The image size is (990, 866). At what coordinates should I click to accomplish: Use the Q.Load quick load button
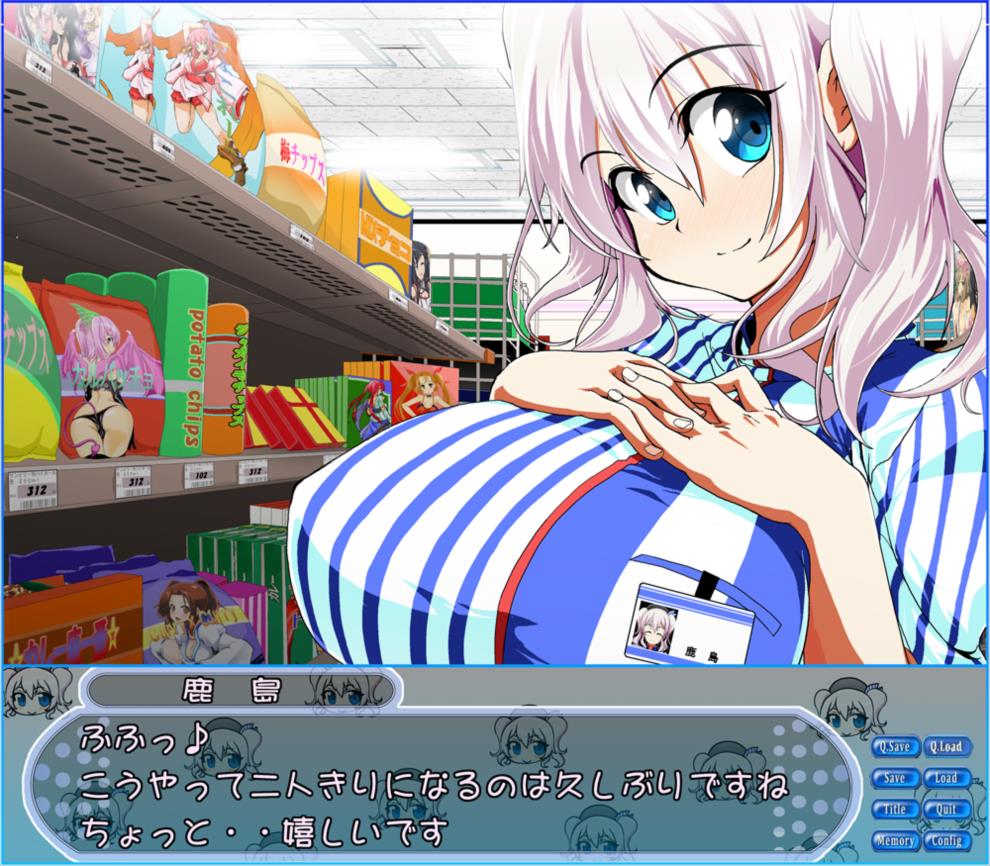pos(945,746)
